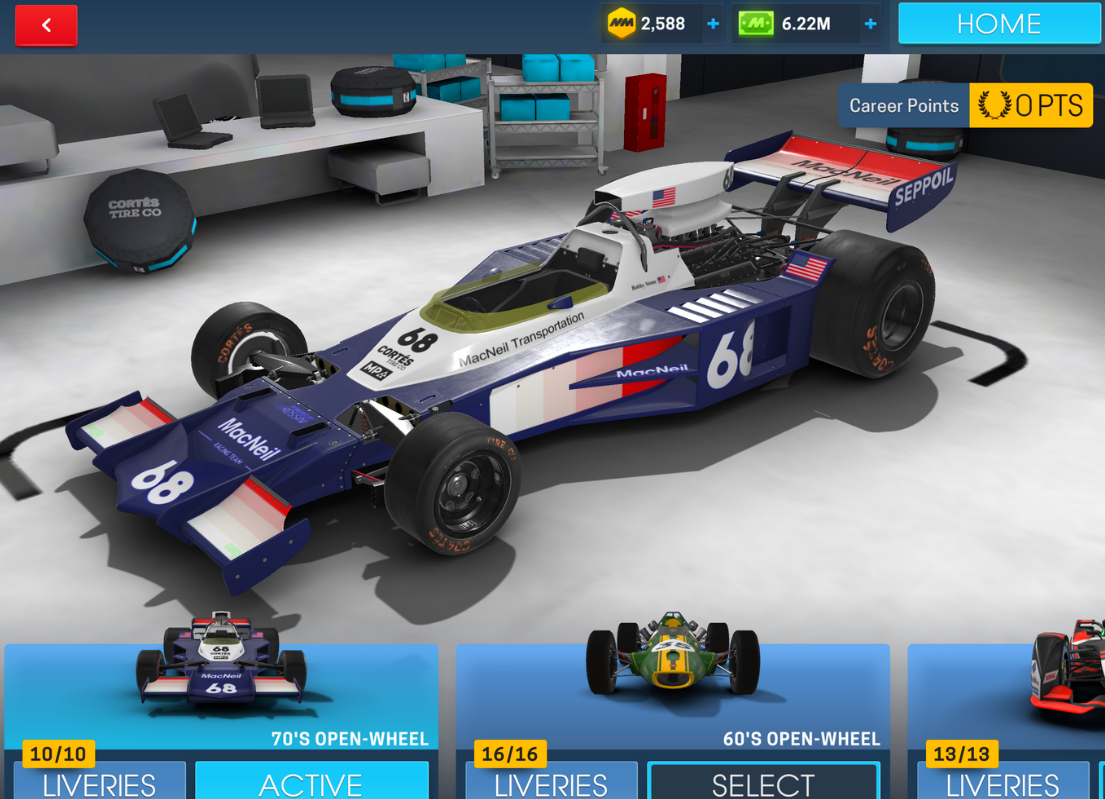This screenshot has height=799, width=1105.
Task: Open liveries for the 70's Open-Wheel car
Action: (x=99, y=782)
